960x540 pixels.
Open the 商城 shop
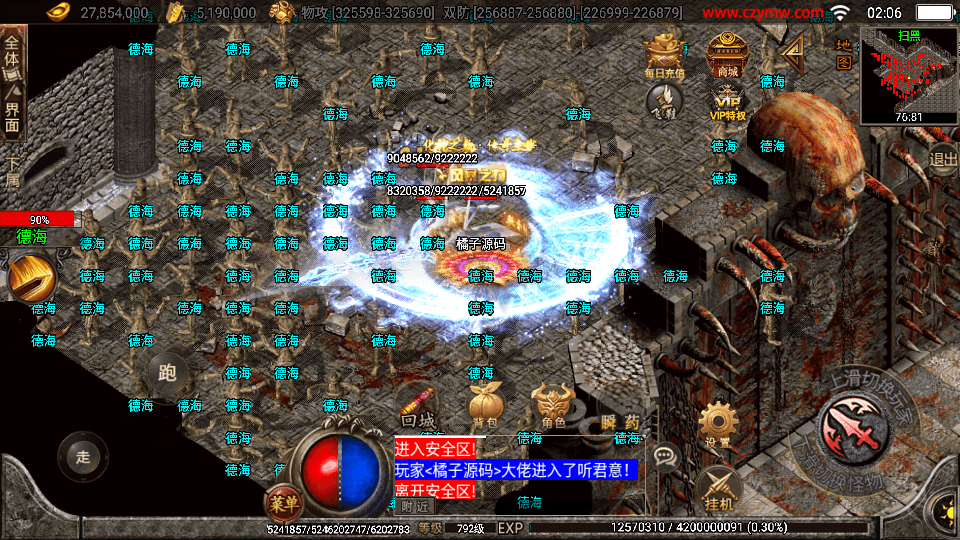[x=727, y=54]
